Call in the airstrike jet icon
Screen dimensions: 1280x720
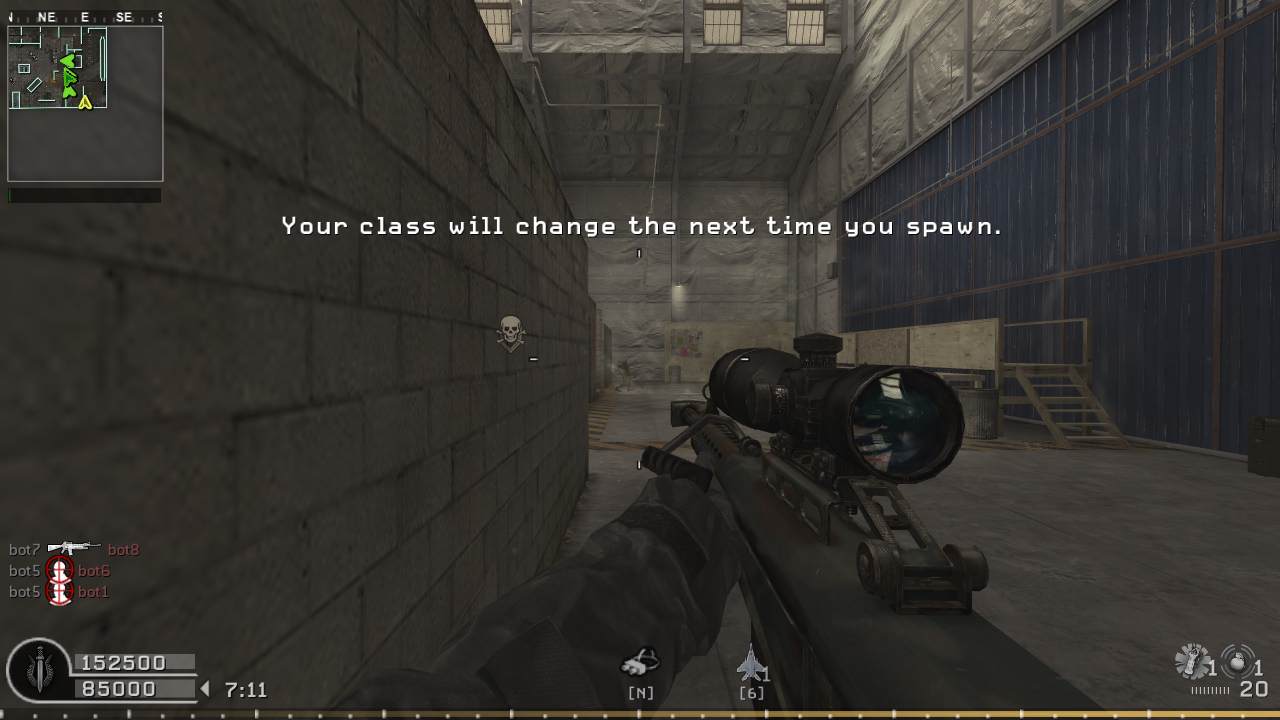click(x=750, y=664)
